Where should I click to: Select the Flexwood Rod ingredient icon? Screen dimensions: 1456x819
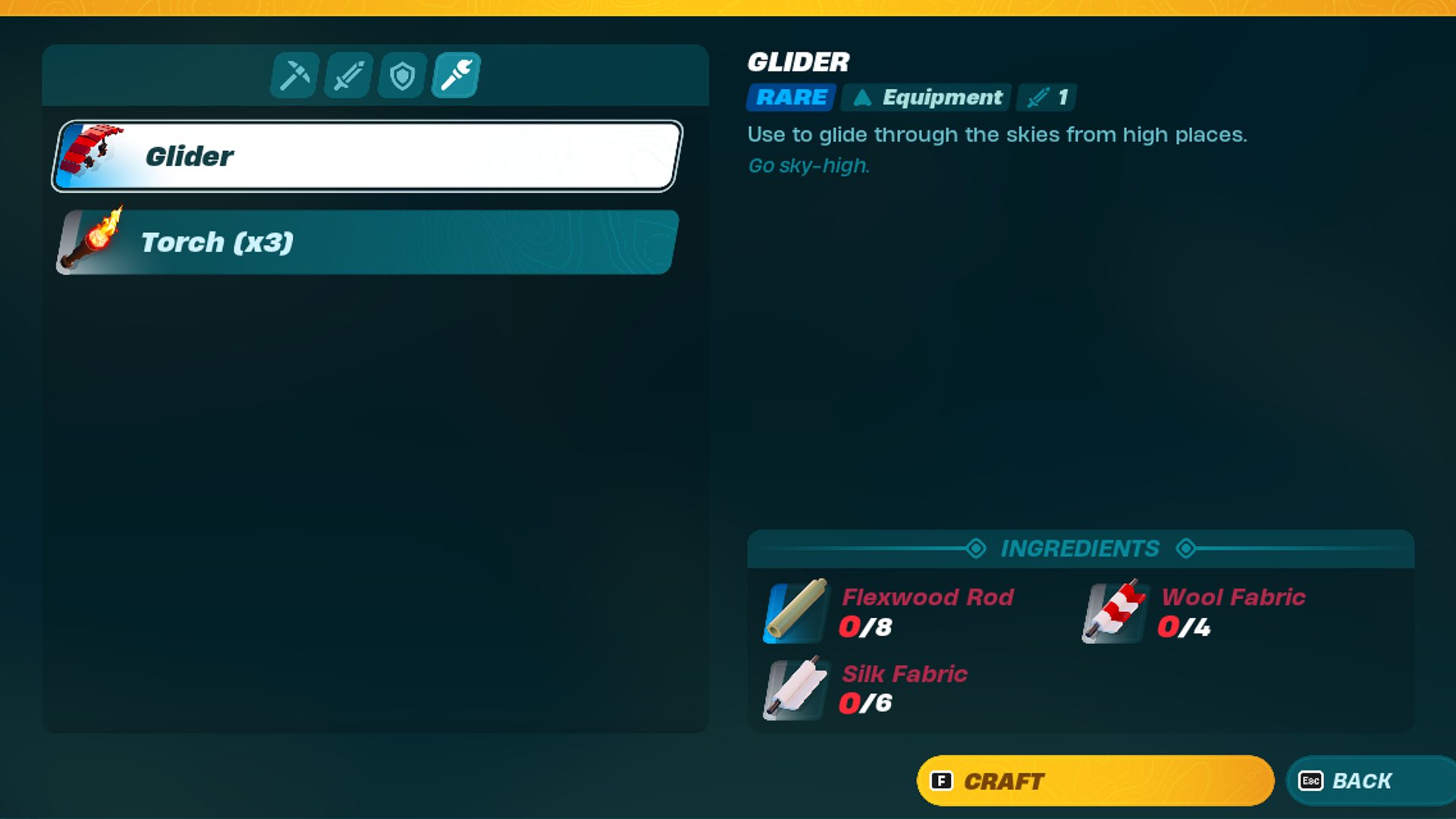[792, 613]
